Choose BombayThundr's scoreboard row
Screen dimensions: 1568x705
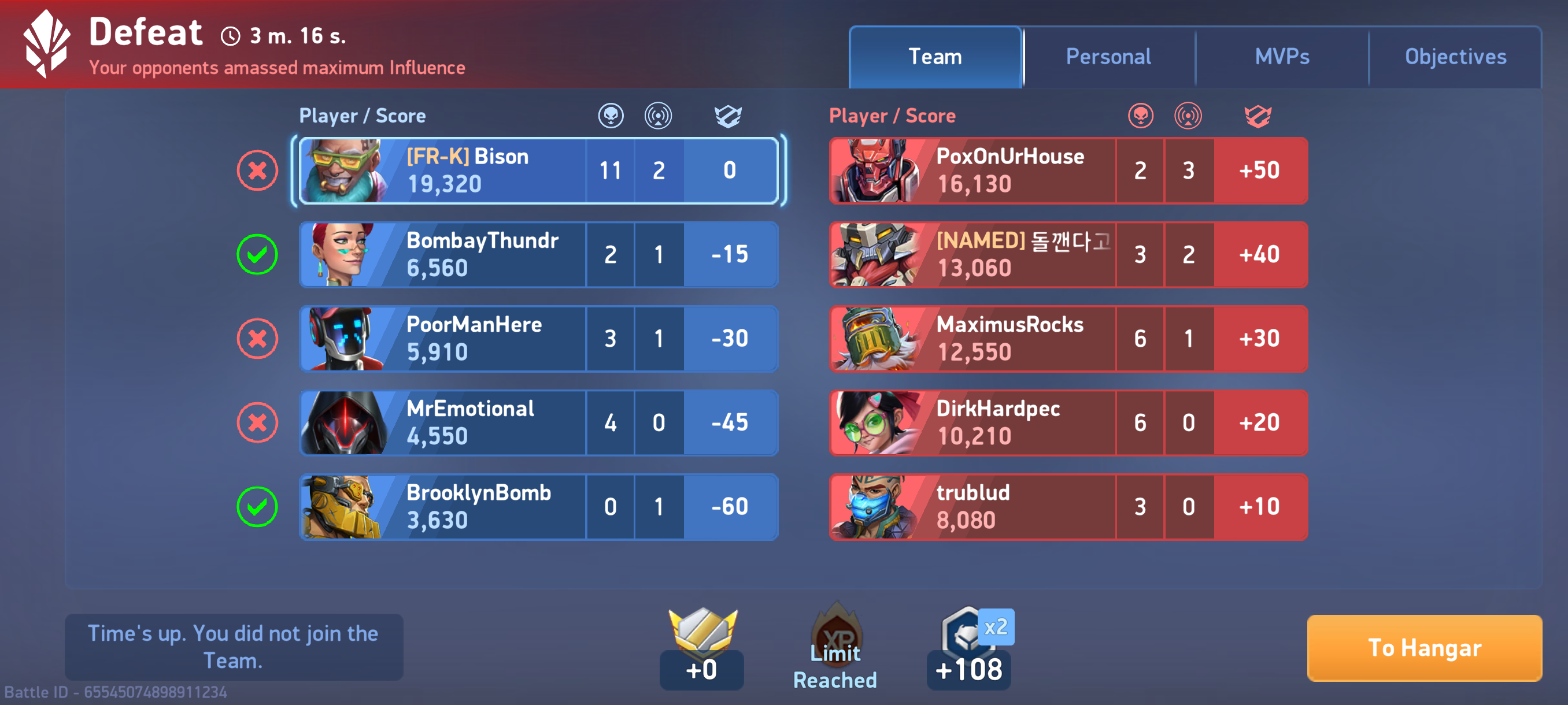pyautogui.click(x=538, y=254)
